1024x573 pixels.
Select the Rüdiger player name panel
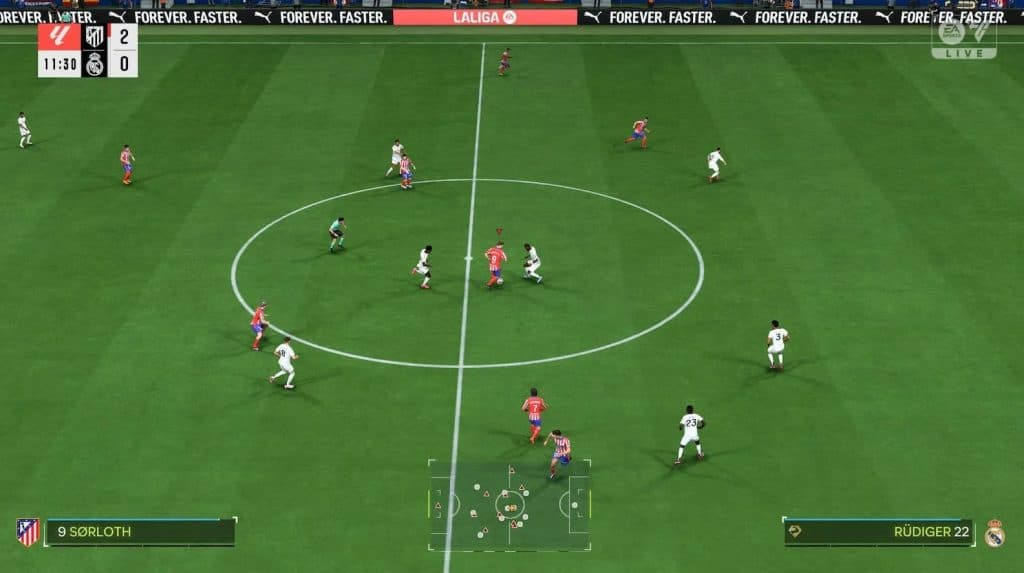(x=878, y=532)
